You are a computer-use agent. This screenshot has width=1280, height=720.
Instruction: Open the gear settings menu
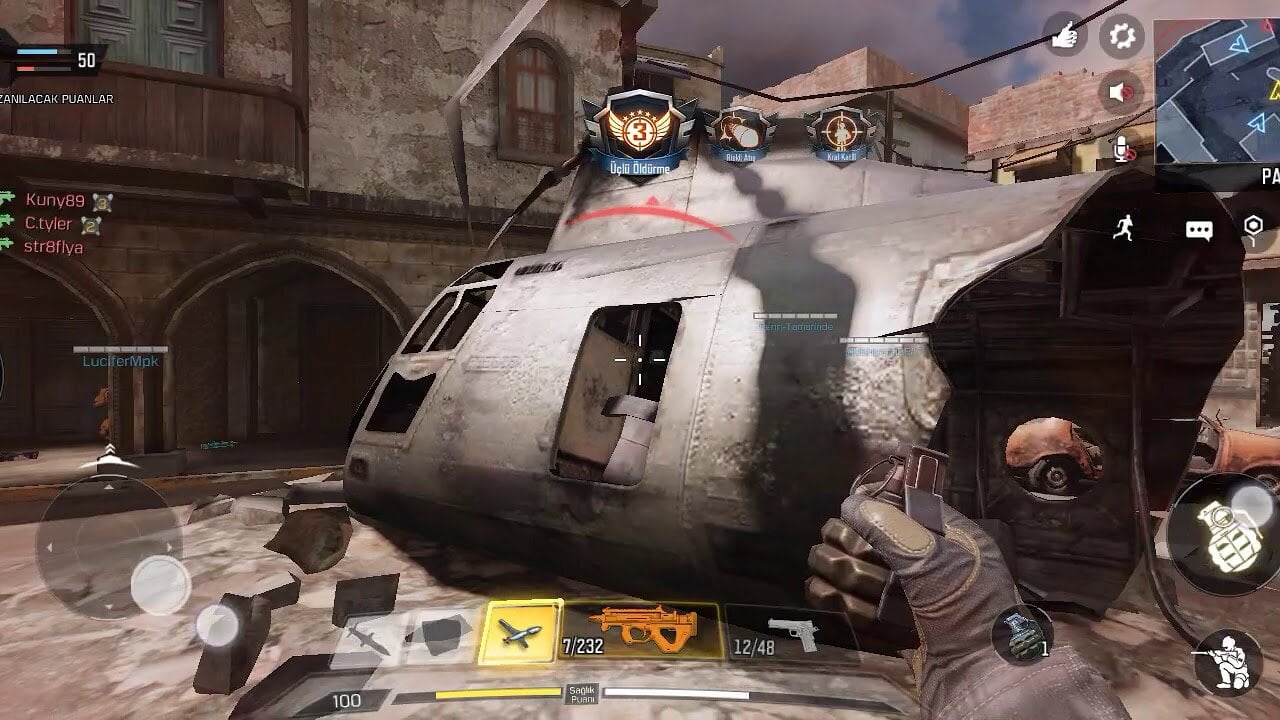[x=1122, y=37]
